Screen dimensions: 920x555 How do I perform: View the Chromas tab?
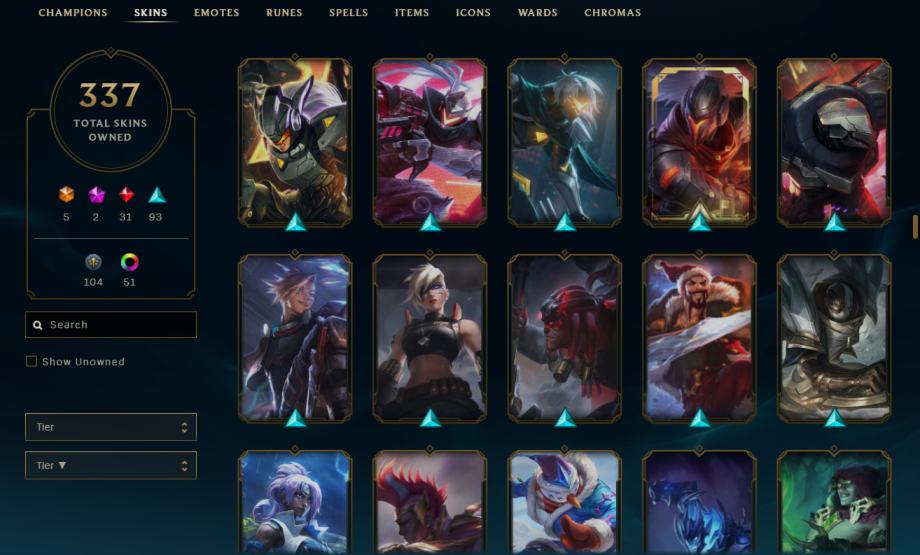[612, 13]
